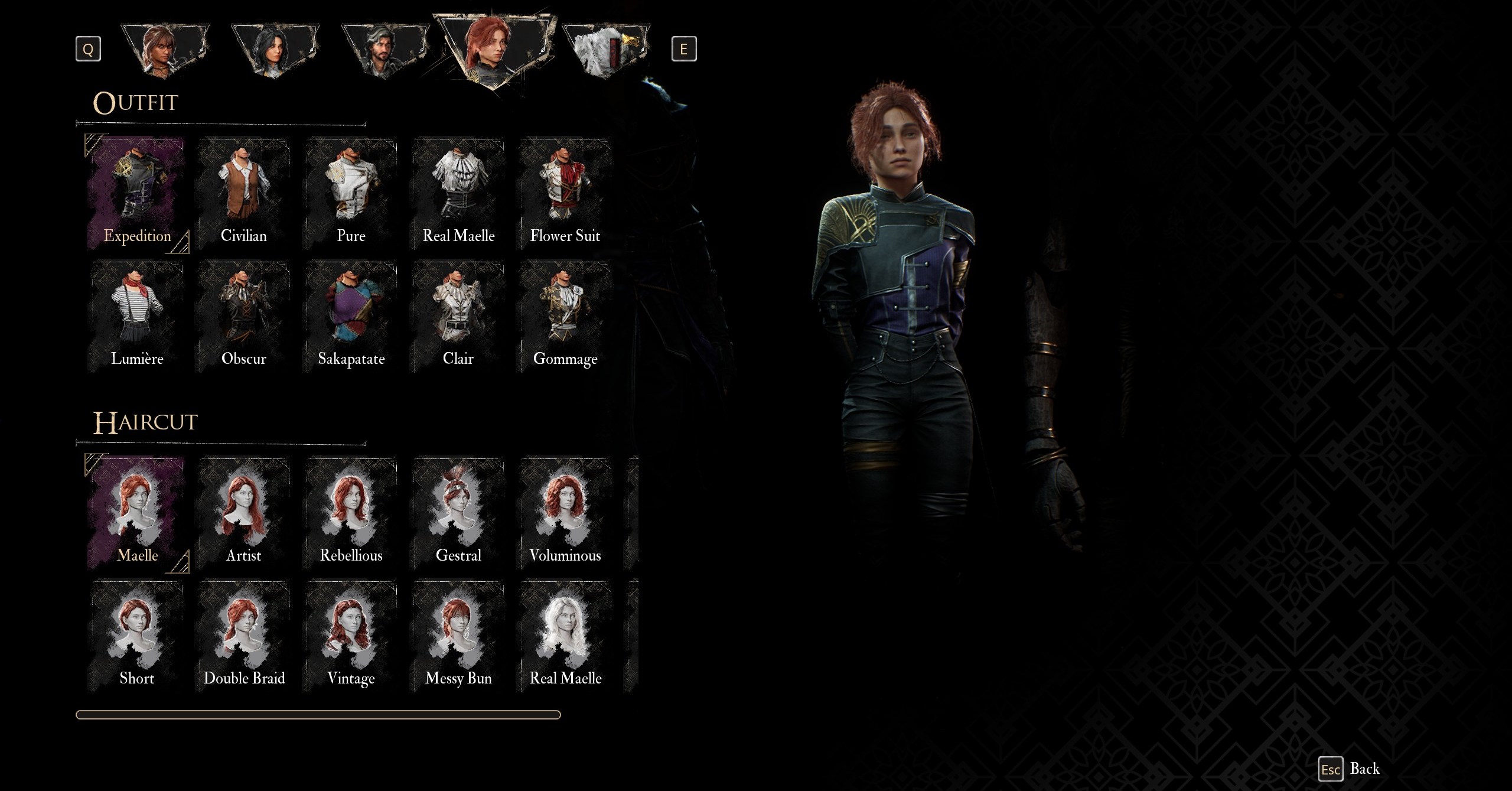Viewport: 1512px width, 791px height.
Task: Select the striped Lumière outfit
Action: pyautogui.click(x=137, y=318)
